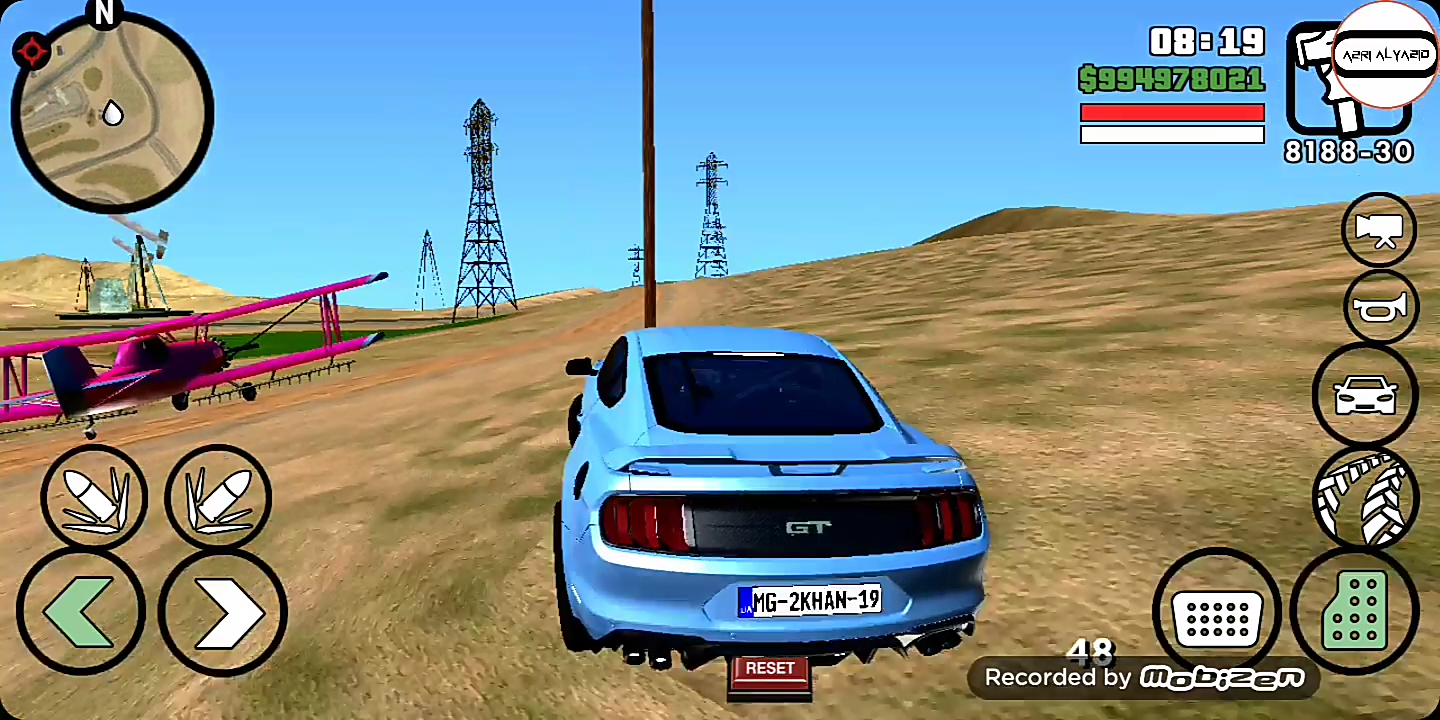Fire right-side bullets button

pyautogui.click(x=218, y=497)
